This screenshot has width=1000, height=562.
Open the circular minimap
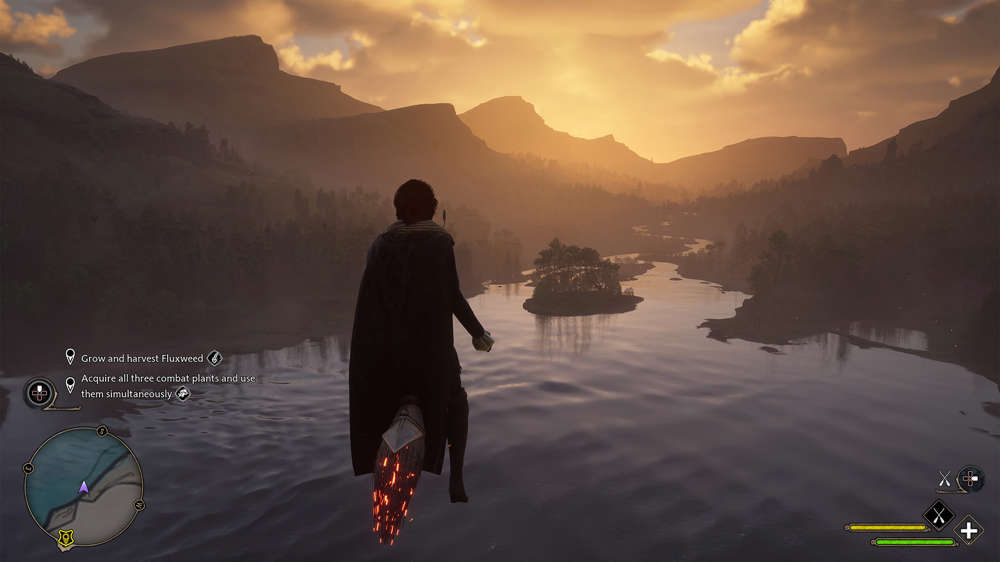84,486
